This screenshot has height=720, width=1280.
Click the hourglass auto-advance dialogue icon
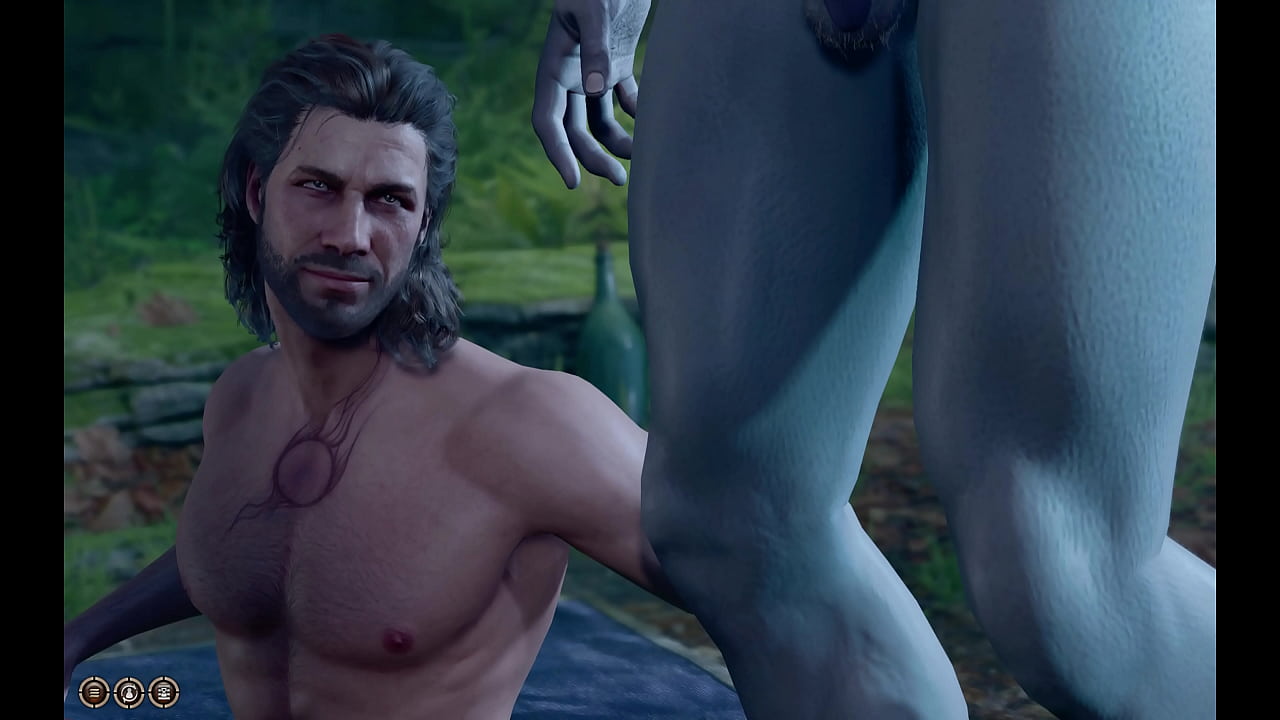[x=128, y=692]
